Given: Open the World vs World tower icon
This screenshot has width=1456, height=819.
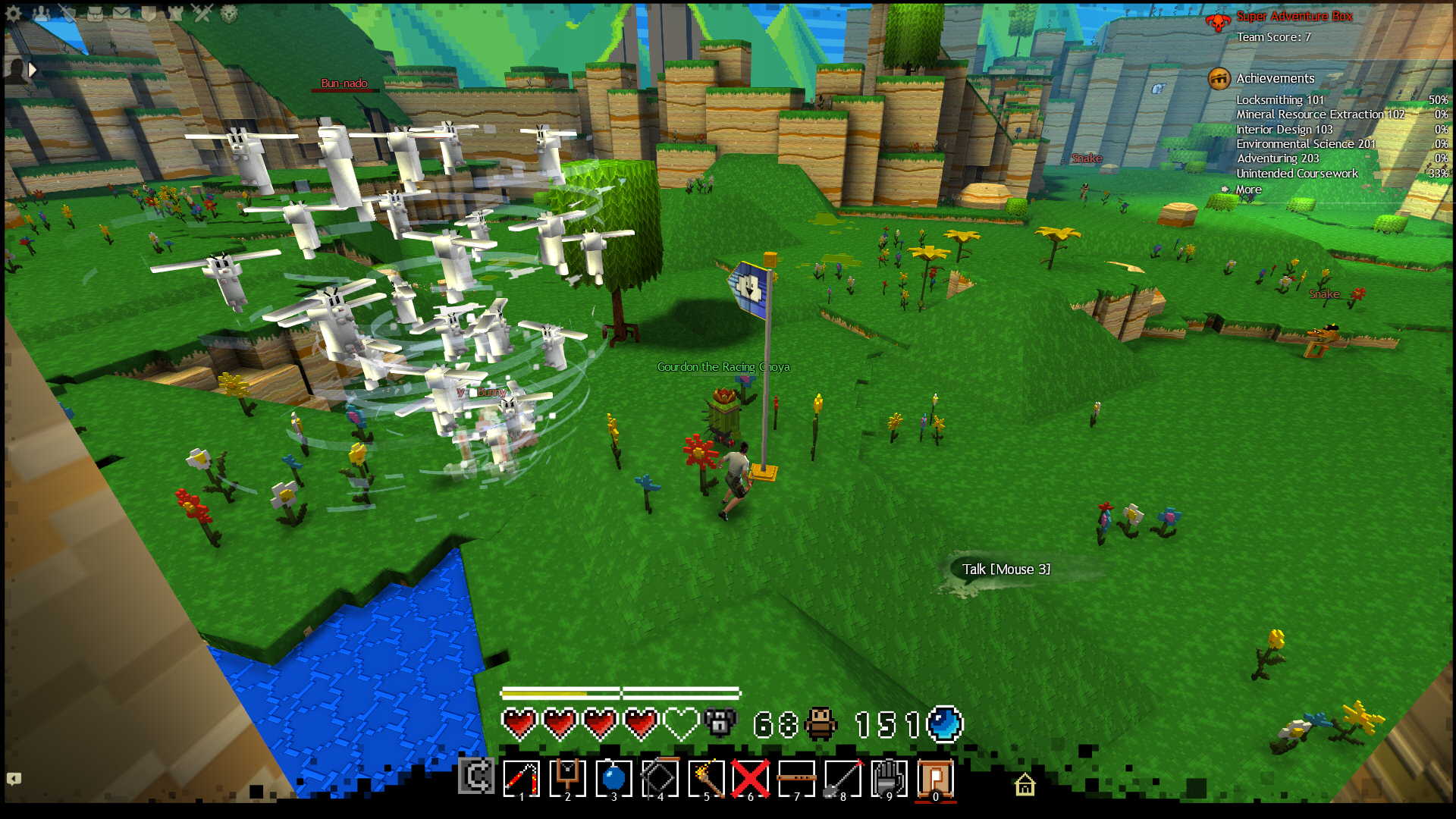Looking at the screenshot, I should pos(175,13).
